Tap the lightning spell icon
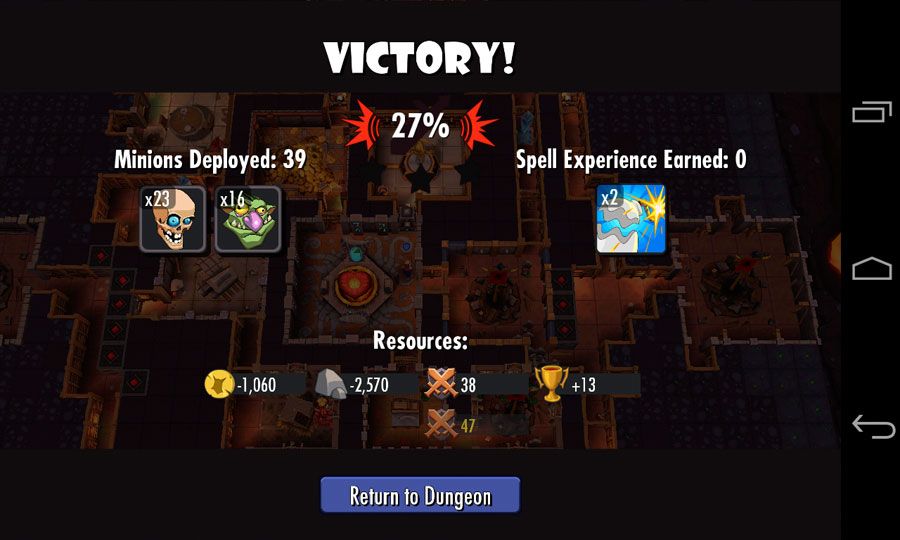The height and width of the screenshot is (540, 900). (631, 219)
